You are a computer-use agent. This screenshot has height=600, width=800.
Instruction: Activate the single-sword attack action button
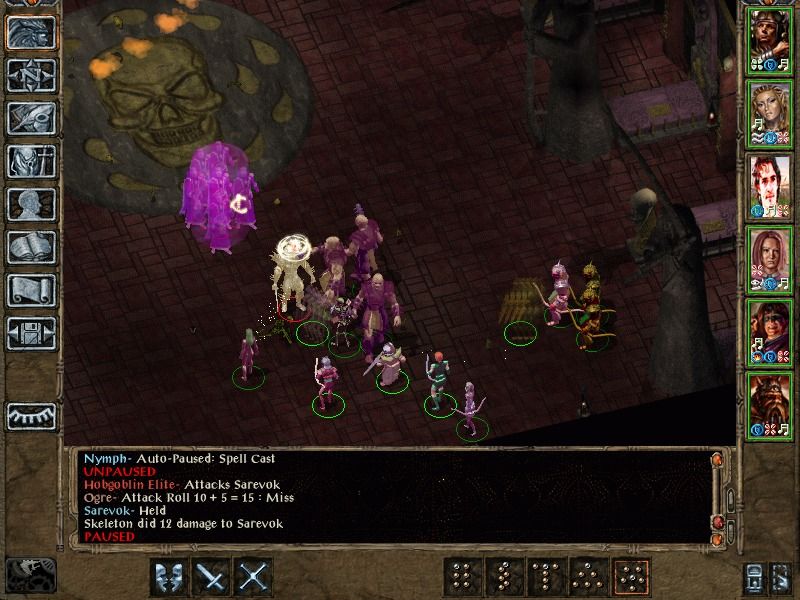pos(212,577)
